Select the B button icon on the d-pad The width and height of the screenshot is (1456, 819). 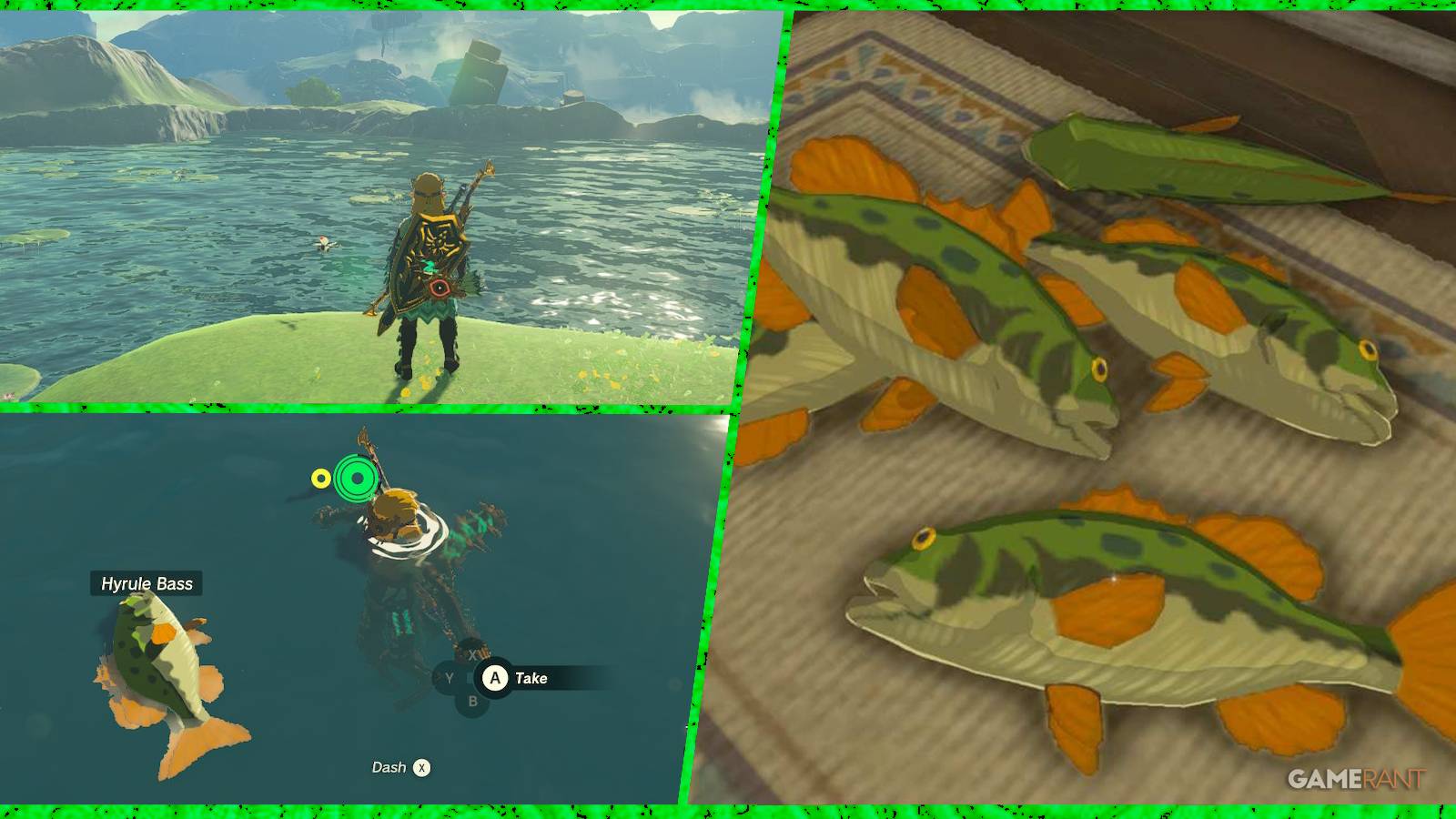pyautogui.click(x=473, y=701)
